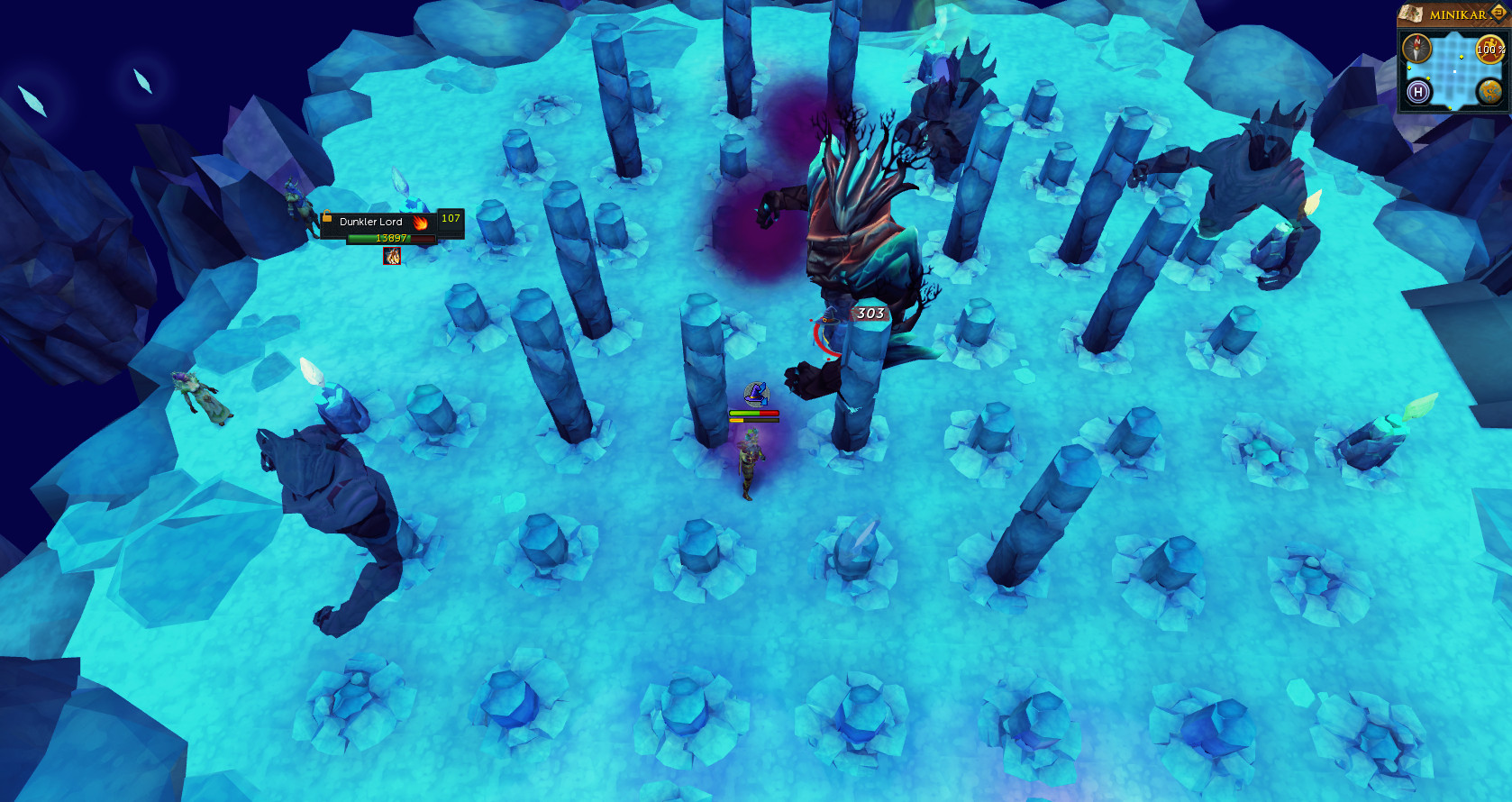Click the fire weakness icon beside Dunkler Lord
1512x802 pixels.
(420, 222)
